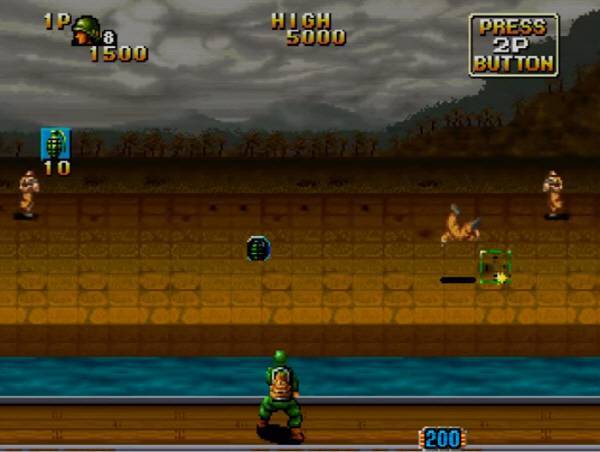The width and height of the screenshot is (600, 452).
Task: Click the player one soldier head lives icon
Action: tap(84, 29)
